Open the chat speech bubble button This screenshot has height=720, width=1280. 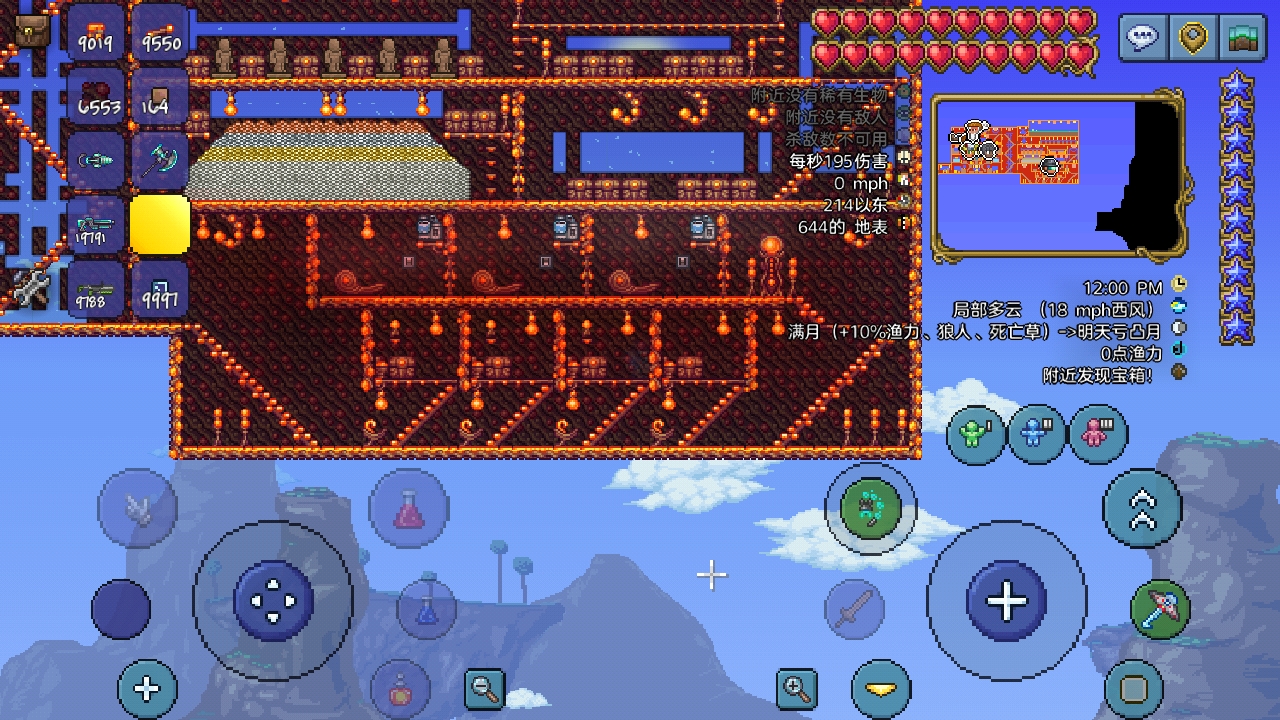pos(1142,37)
